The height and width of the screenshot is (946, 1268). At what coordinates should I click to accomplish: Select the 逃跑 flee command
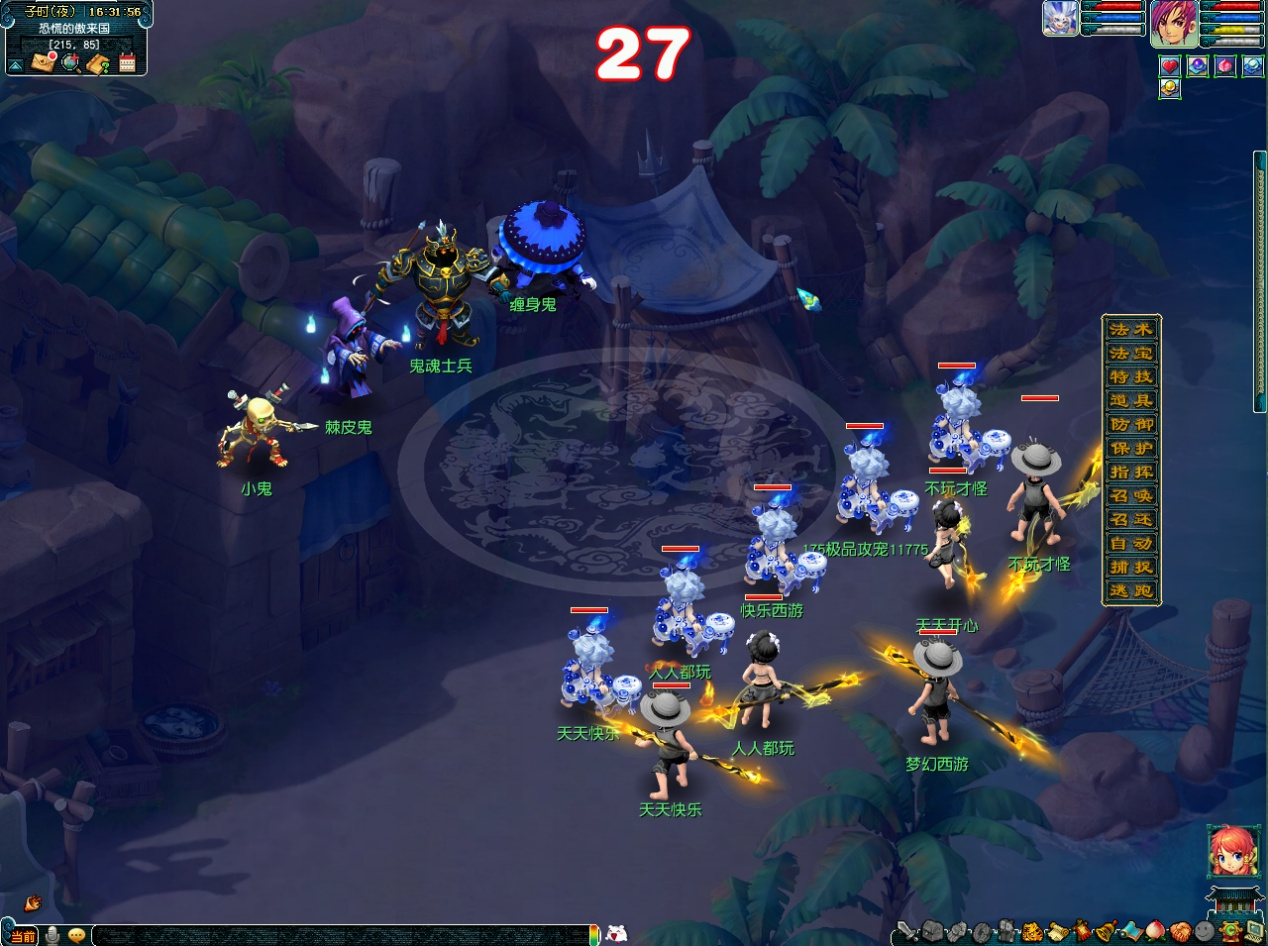(x=1131, y=591)
